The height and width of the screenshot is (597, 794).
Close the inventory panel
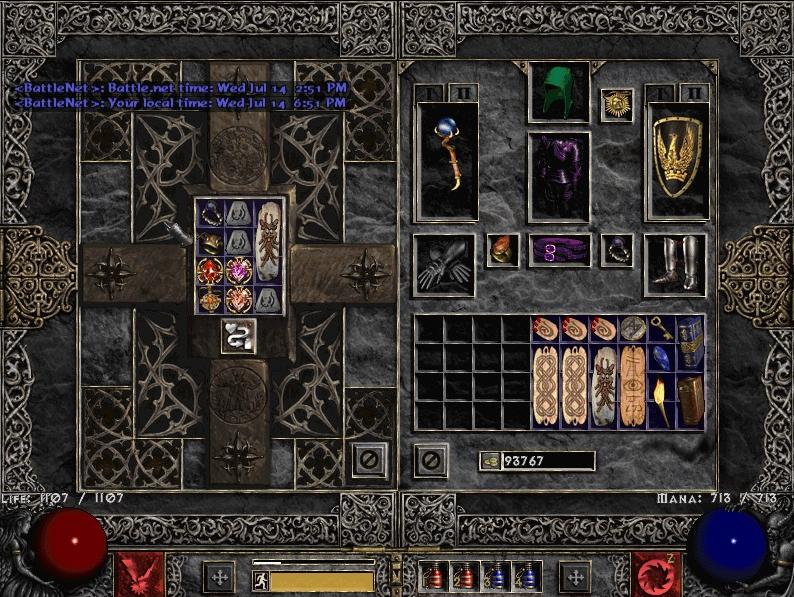click(430, 460)
